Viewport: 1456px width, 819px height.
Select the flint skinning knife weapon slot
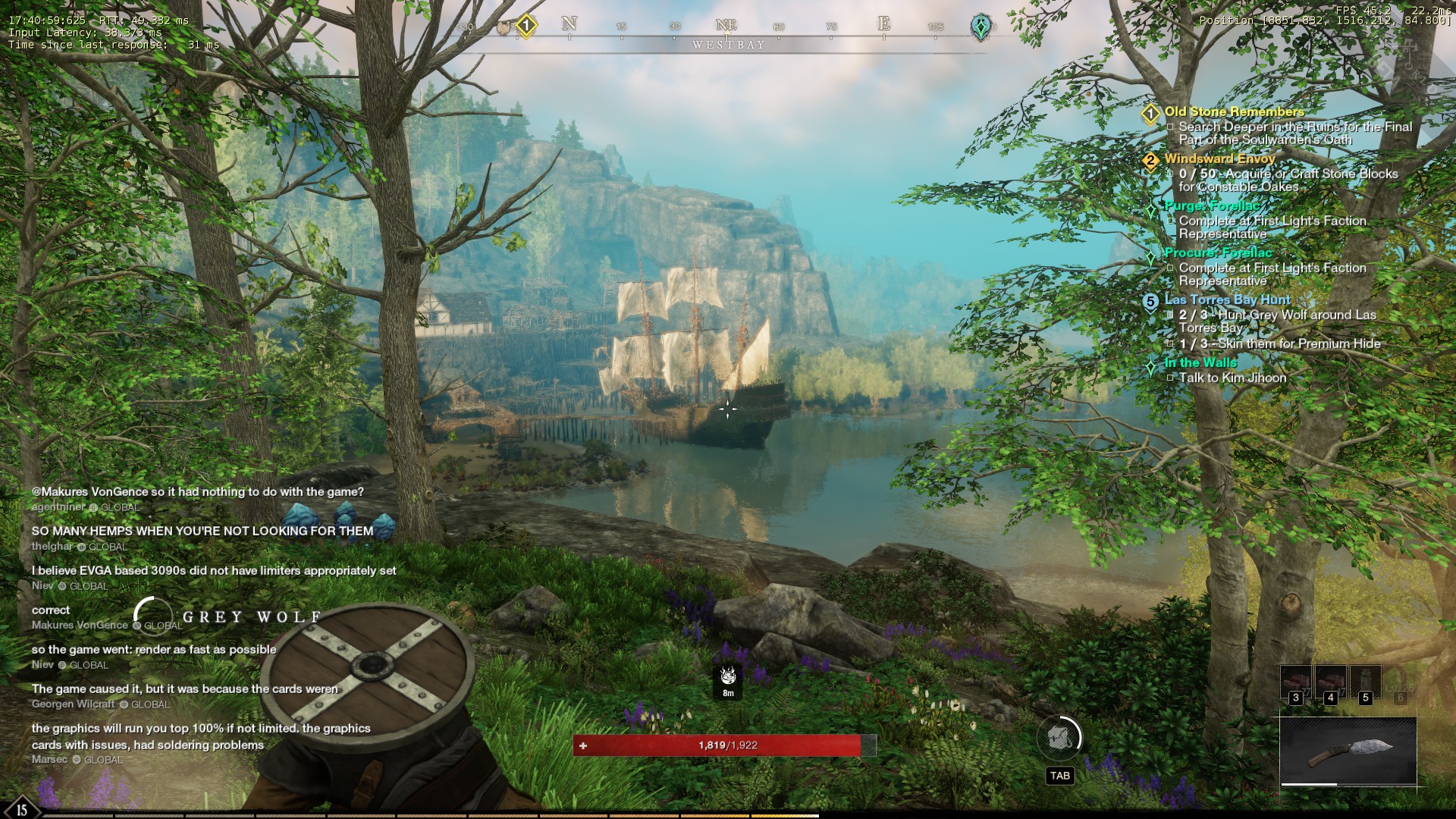pyautogui.click(x=1348, y=751)
